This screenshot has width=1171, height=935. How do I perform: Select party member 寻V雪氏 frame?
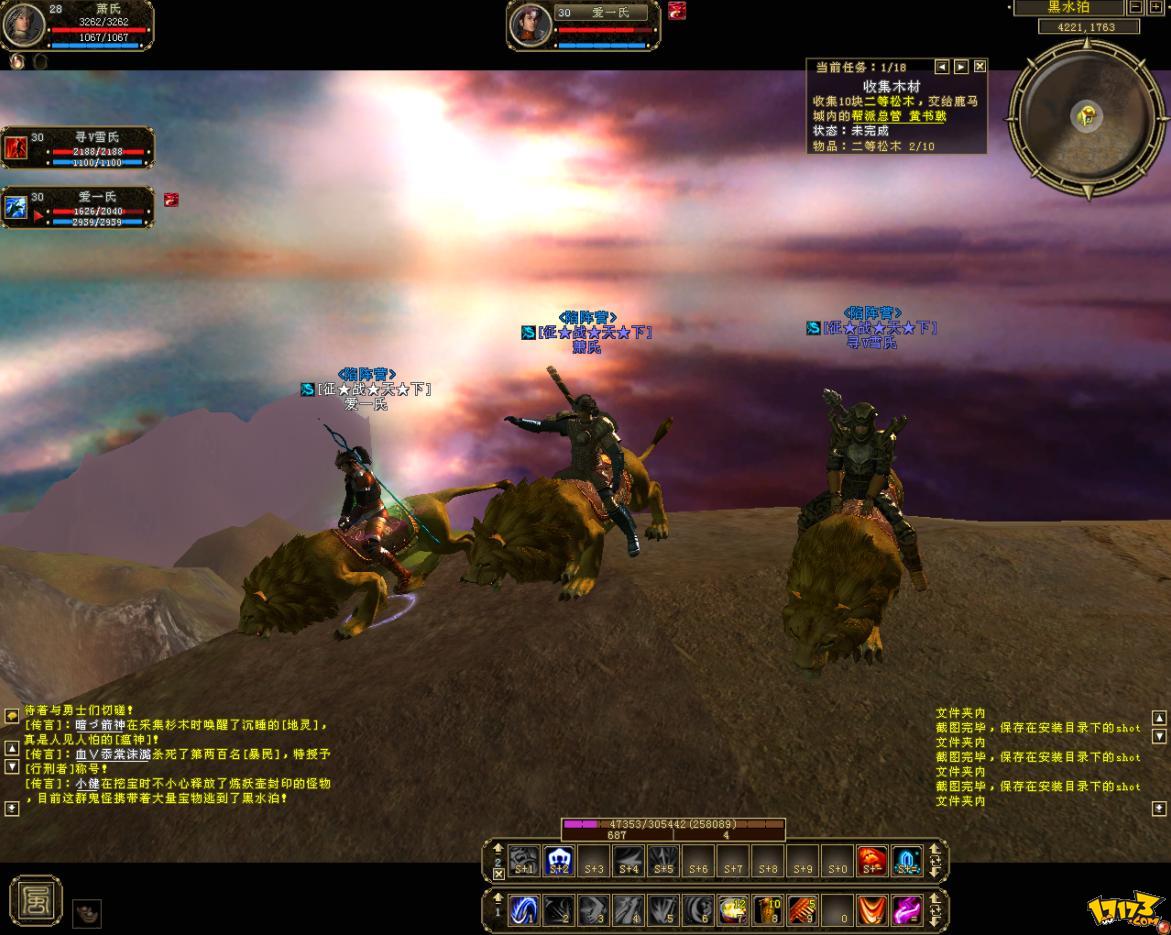[x=78, y=148]
